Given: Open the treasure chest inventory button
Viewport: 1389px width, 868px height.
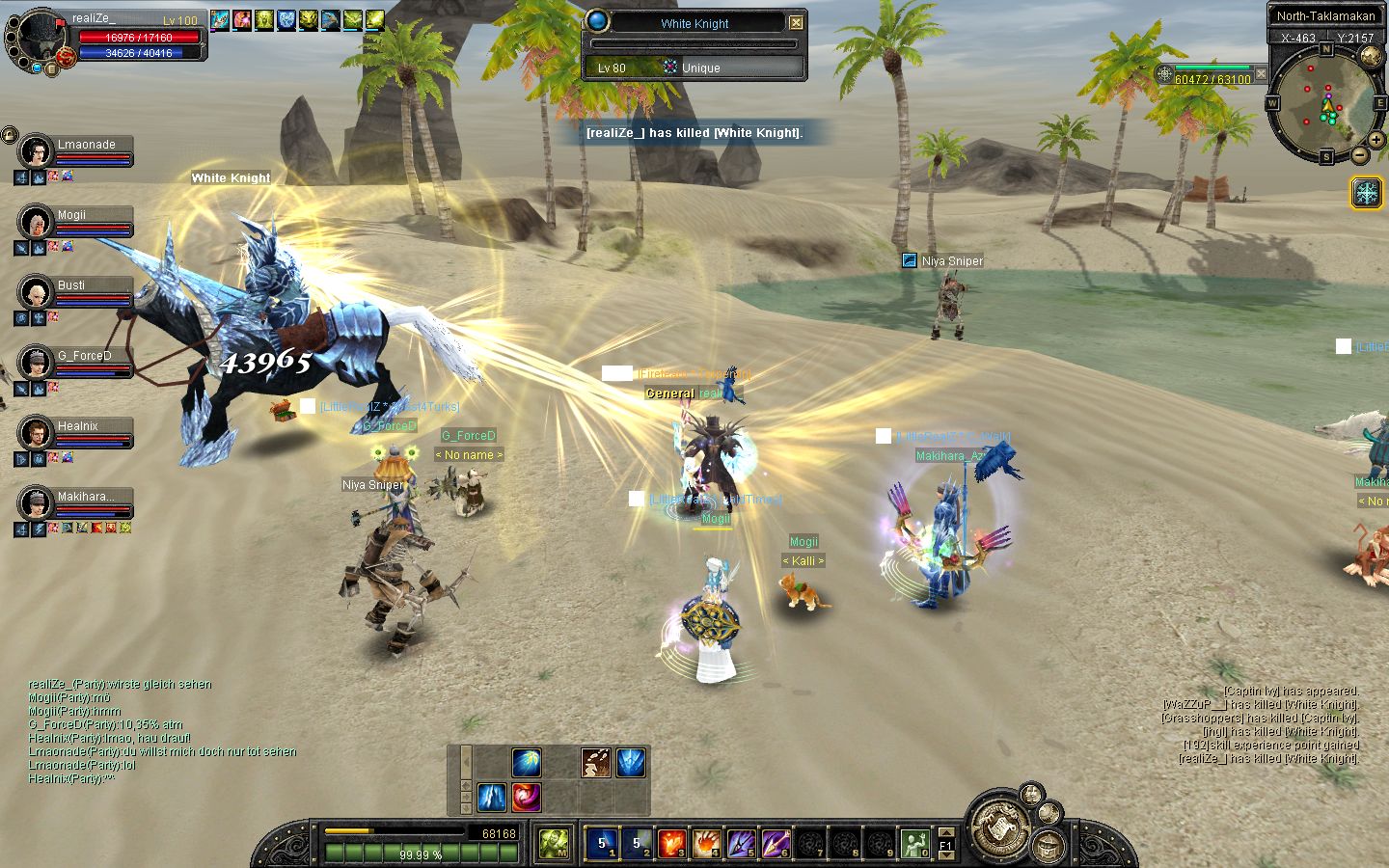Looking at the screenshot, I should click(1047, 847).
